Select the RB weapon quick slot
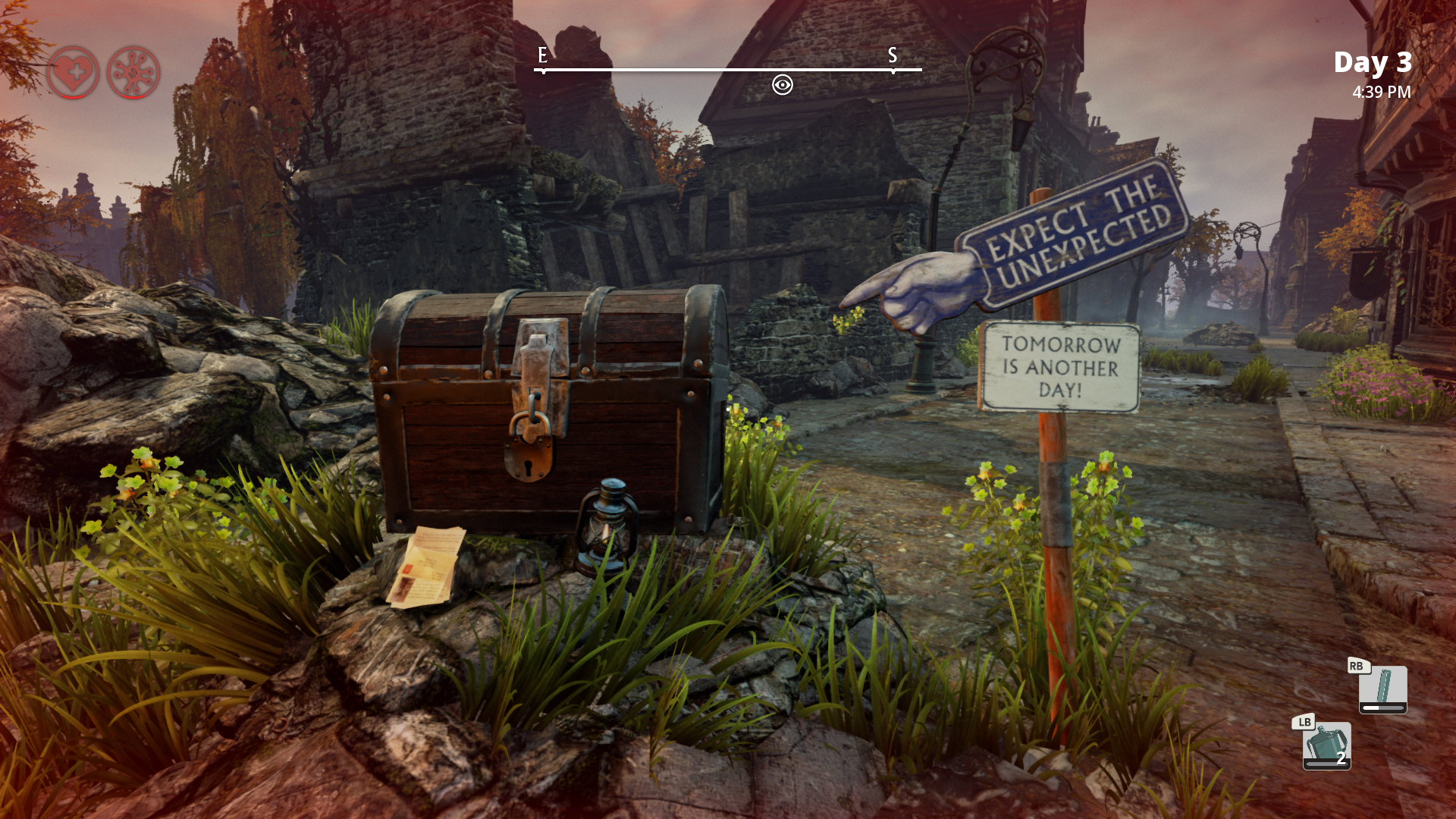This screenshot has height=819, width=1456. 1382,689
